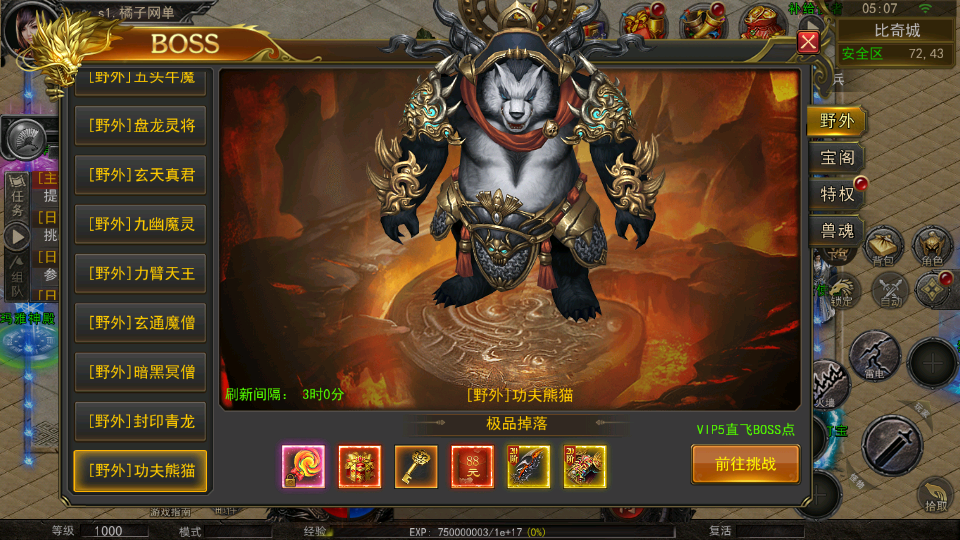Open the 背包 bag icon

point(883,246)
